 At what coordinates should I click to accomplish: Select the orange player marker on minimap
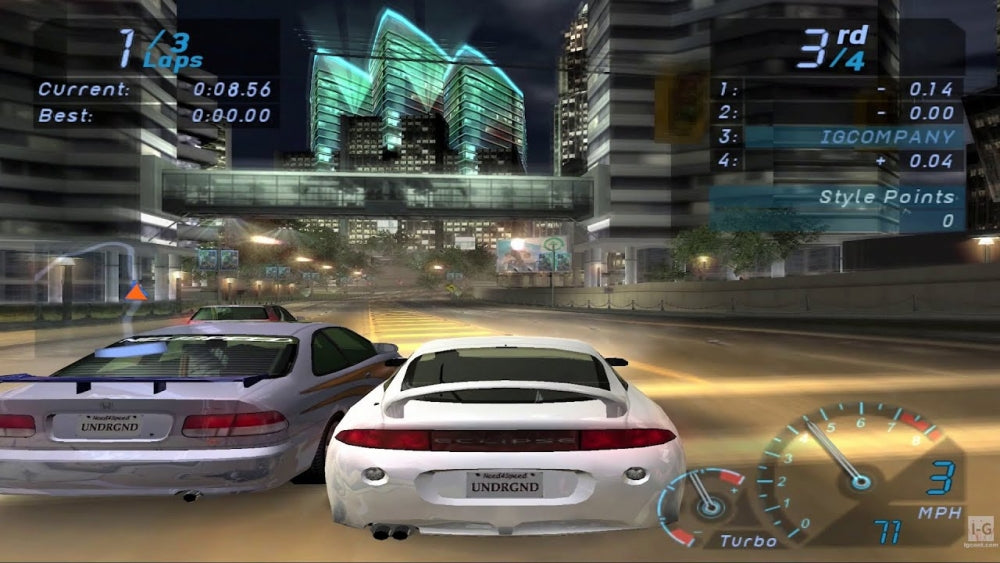135,292
